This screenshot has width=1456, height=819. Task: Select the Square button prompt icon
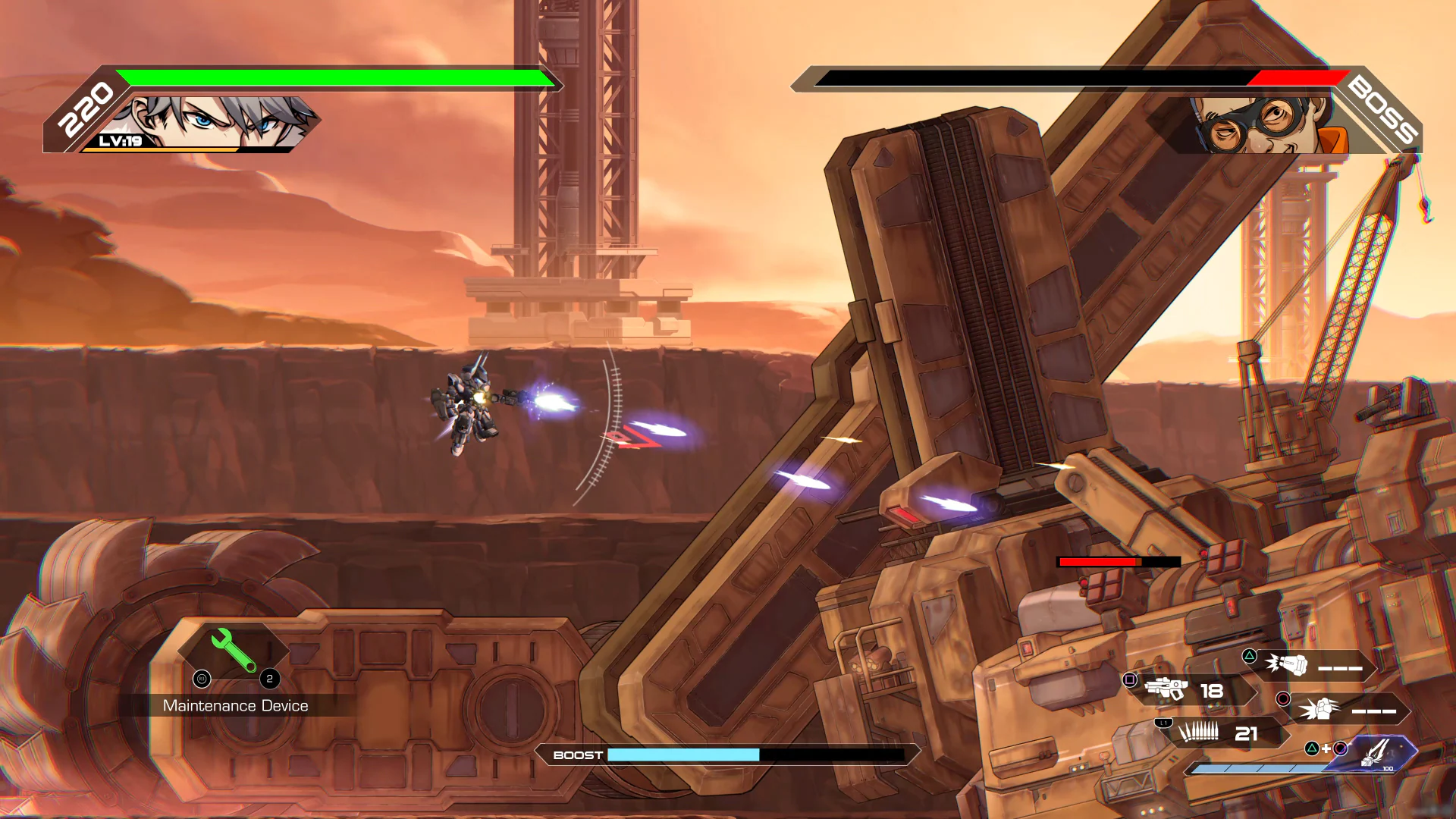1129,680
